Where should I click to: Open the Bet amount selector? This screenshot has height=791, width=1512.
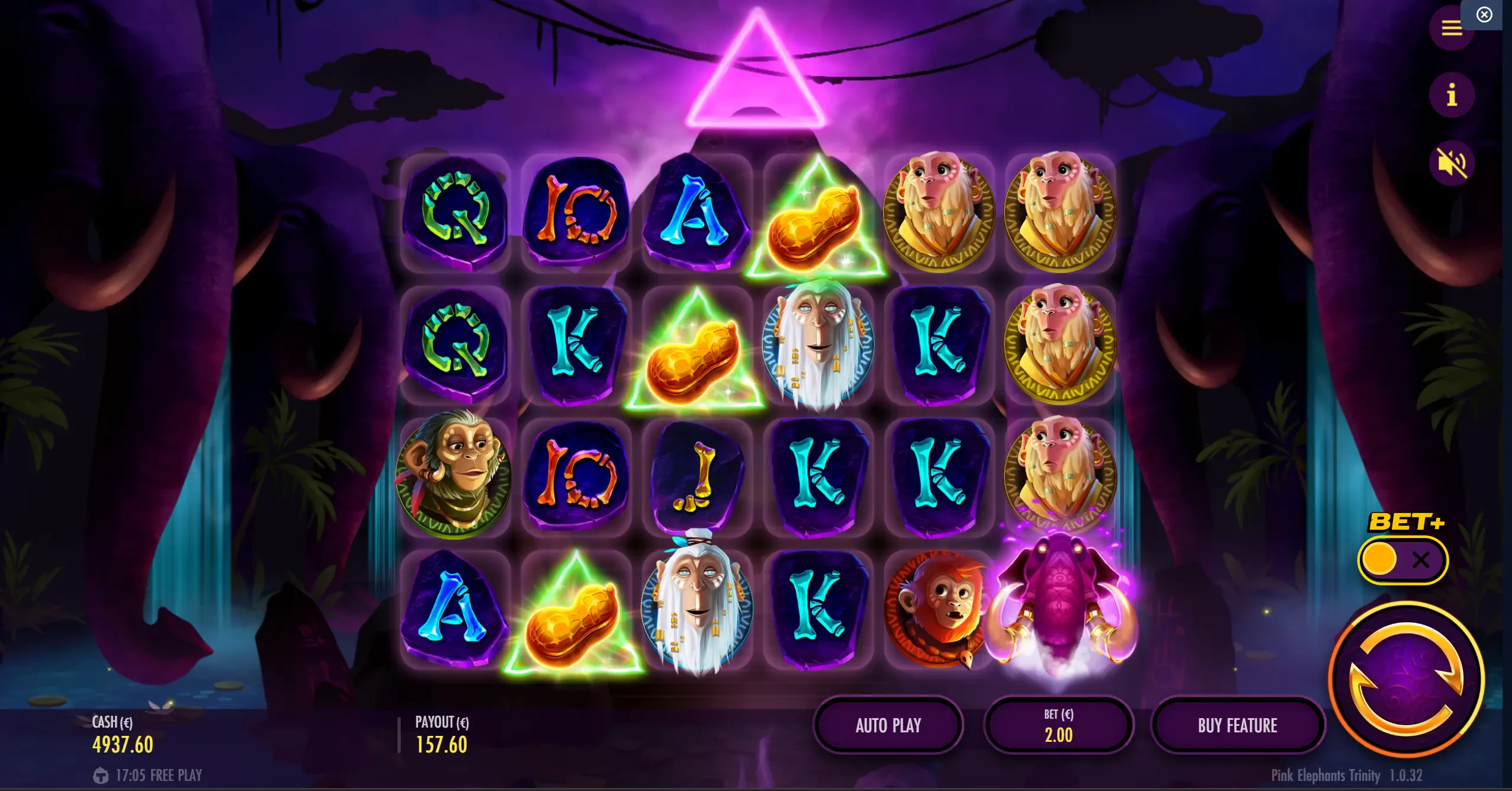pyautogui.click(x=1058, y=725)
